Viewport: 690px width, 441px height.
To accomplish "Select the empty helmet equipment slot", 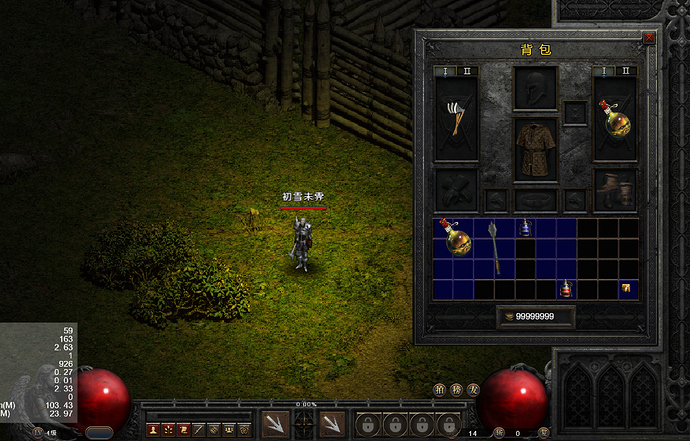I will (x=535, y=87).
